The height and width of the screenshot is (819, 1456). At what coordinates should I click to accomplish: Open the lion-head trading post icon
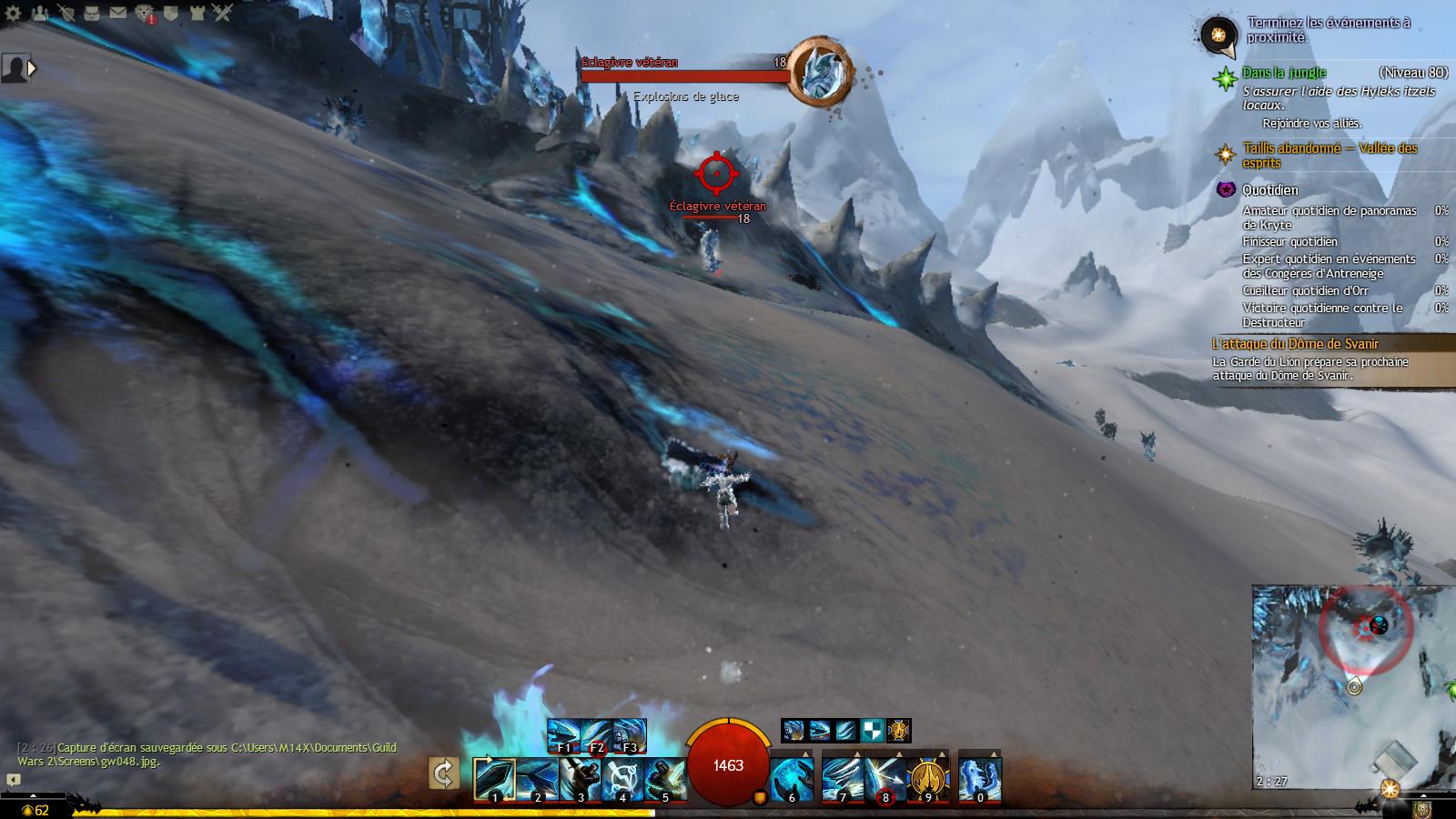tap(145, 13)
